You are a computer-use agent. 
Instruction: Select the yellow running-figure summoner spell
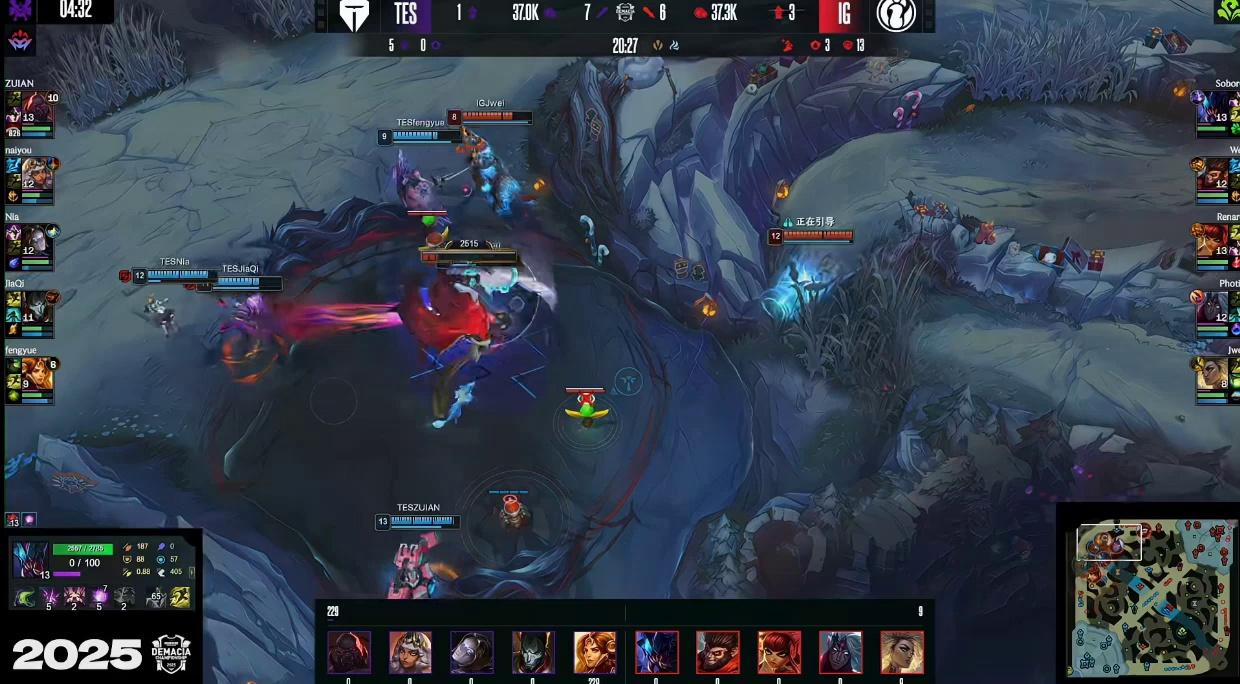181,598
